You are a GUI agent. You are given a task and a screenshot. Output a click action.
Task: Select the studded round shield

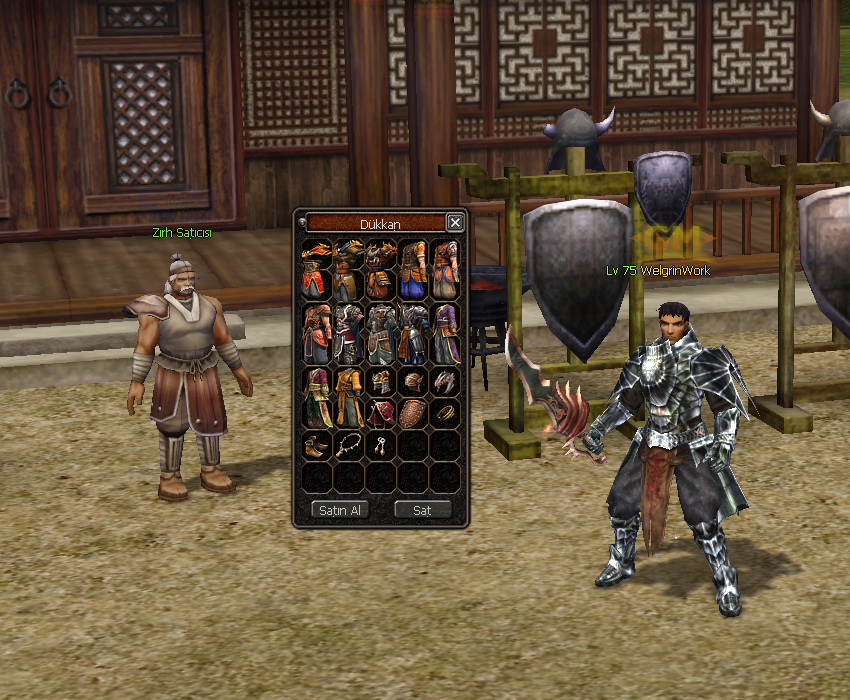click(413, 412)
